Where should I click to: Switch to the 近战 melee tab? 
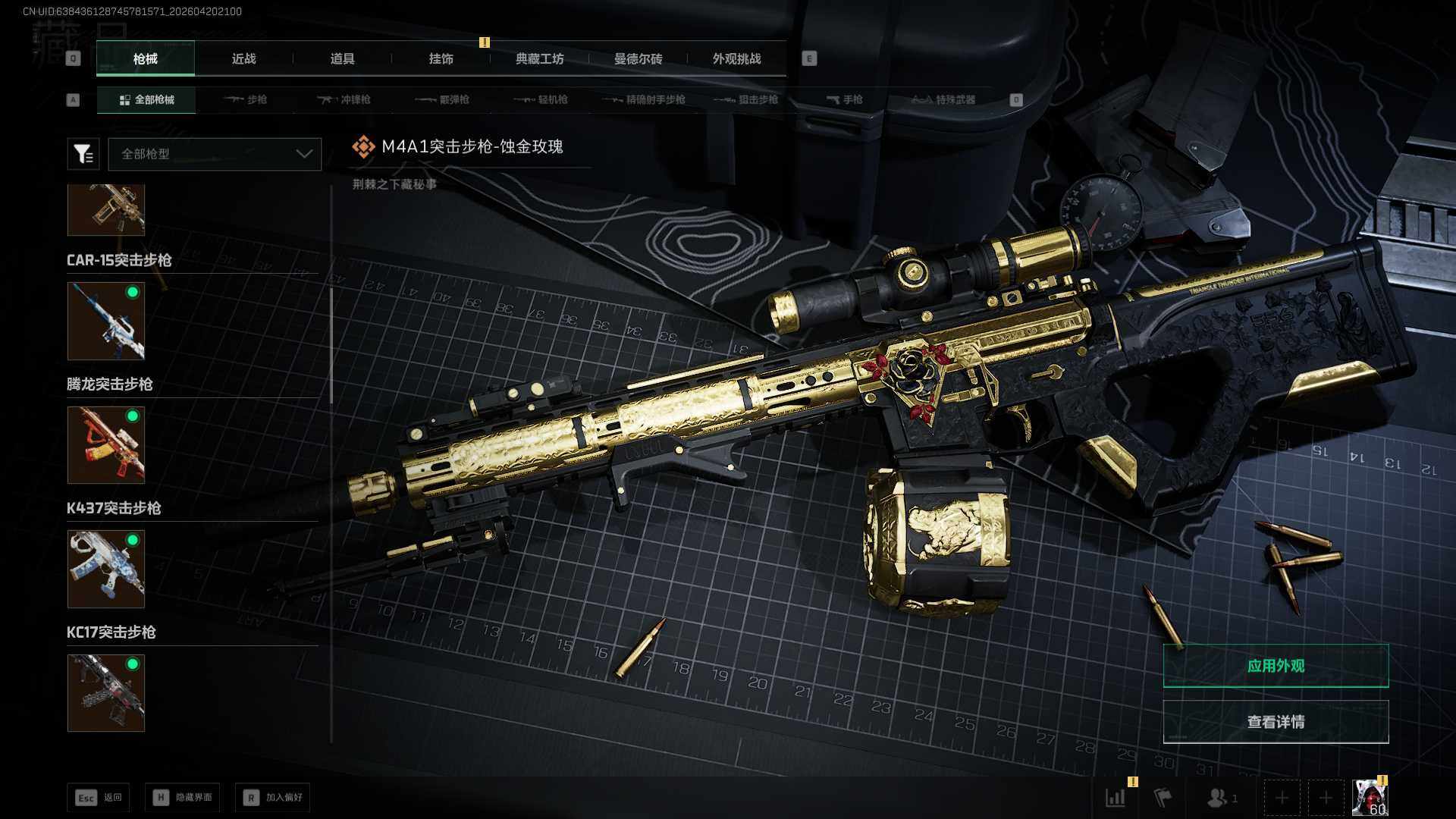(243, 58)
